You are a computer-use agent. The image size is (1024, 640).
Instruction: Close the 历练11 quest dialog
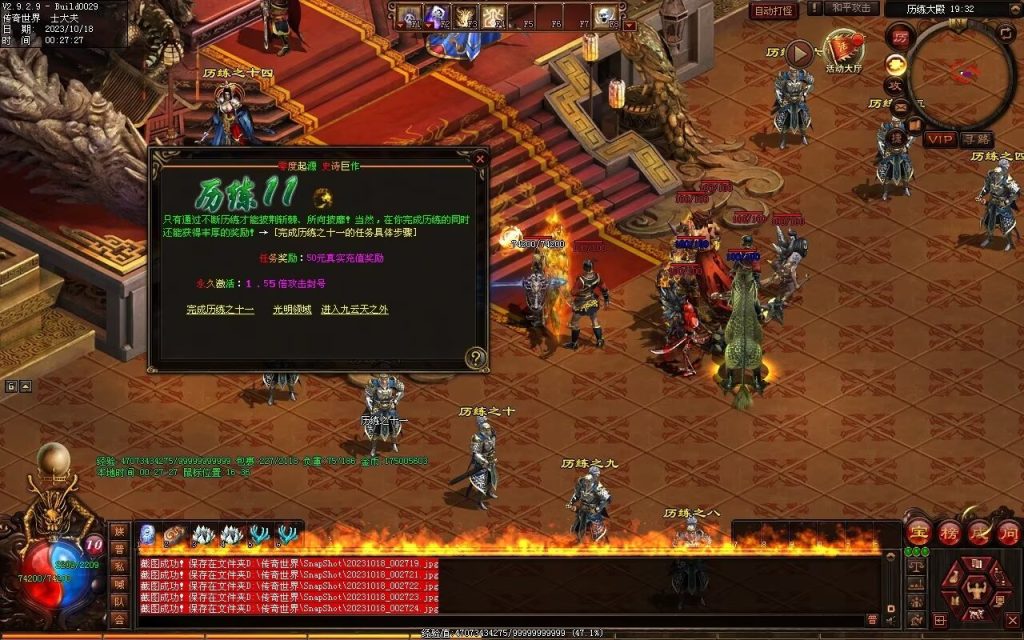tap(480, 158)
